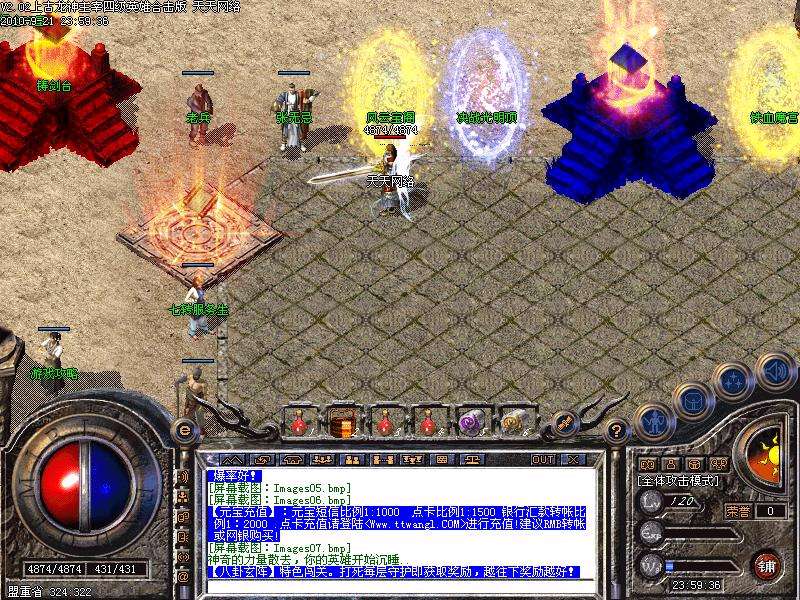The width and height of the screenshot is (800, 600).
Task: Open help with the question mark button
Action: click(617, 431)
